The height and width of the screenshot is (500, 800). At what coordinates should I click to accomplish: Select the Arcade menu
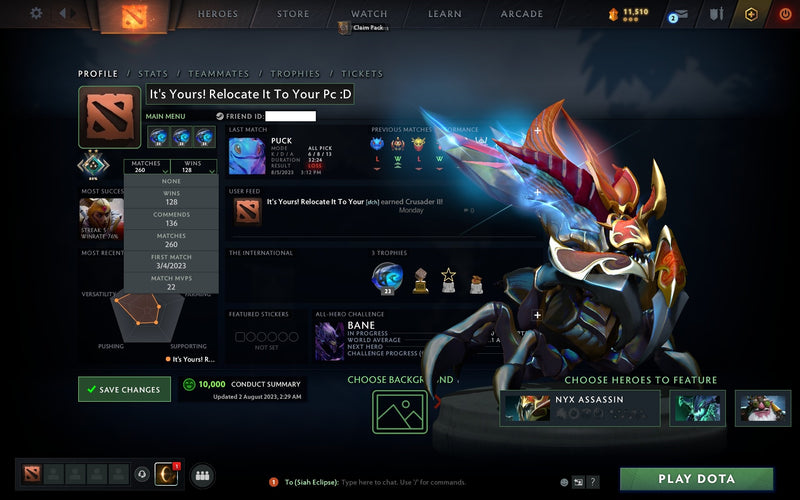[x=521, y=14]
